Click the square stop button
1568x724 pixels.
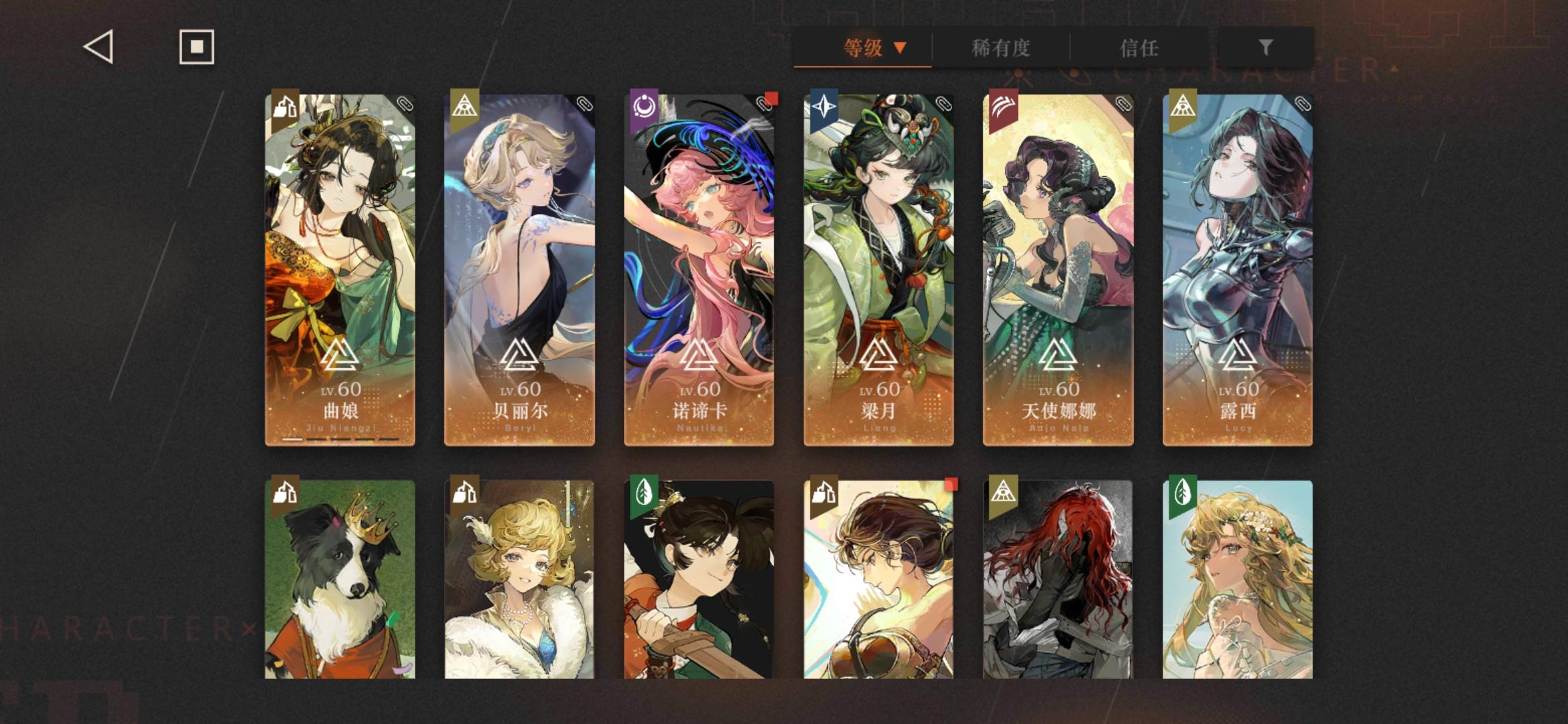click(195, 47)
